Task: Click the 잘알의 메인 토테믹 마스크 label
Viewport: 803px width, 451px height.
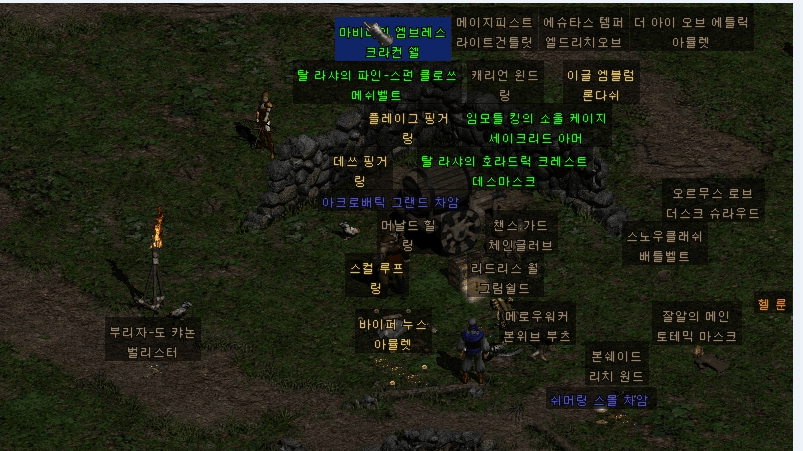Action: click(x=695, y=327)
